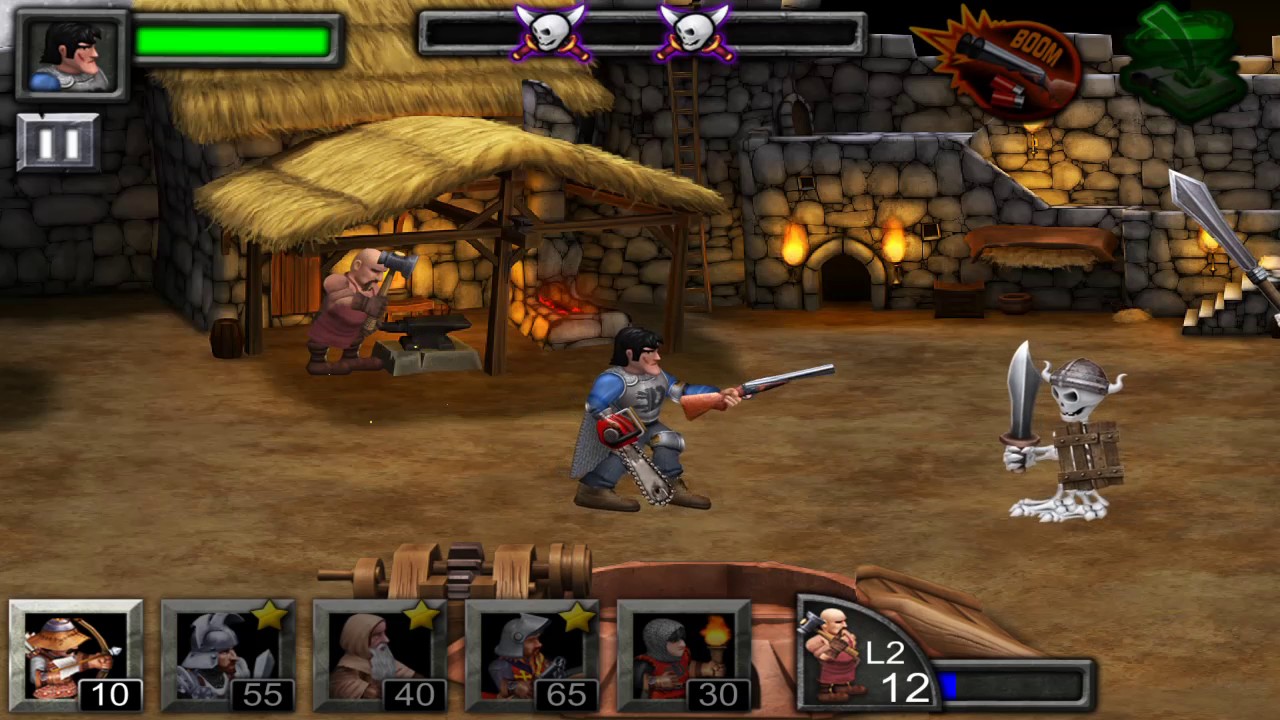Deploy the helmeted soldier unit costing 65
Image resolution: width=1280 pixels, height=720 pixels.
(x=532, y=655)
